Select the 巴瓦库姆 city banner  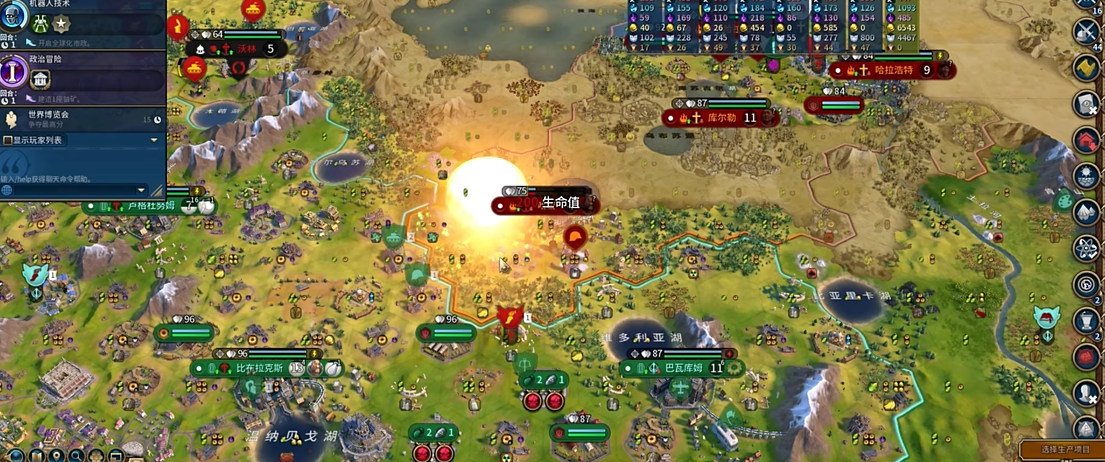(680, 368)
